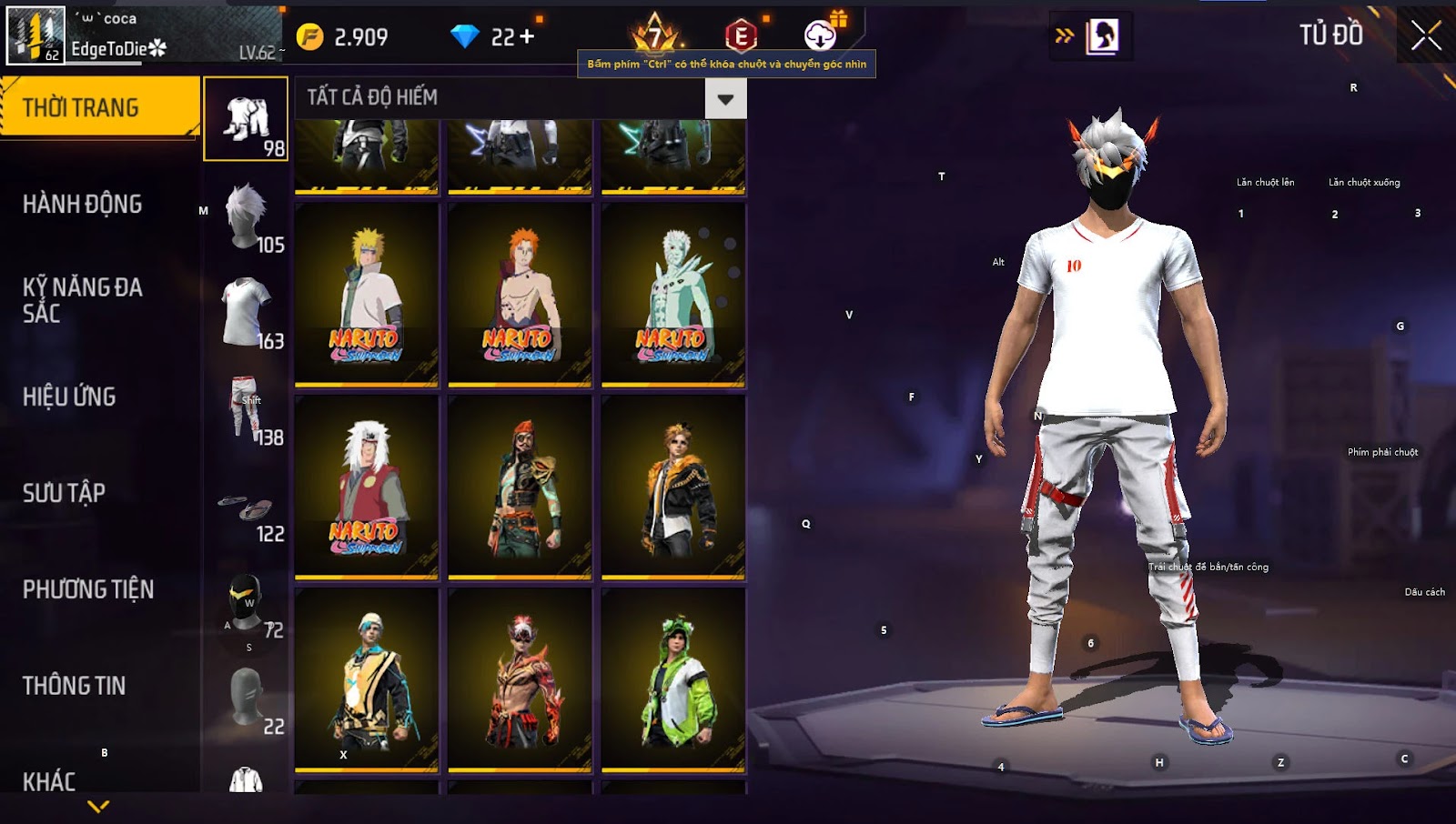Screen dimensions: 1456x824
Task: Add diamonds with the plus button
Action: click(527, 36)
